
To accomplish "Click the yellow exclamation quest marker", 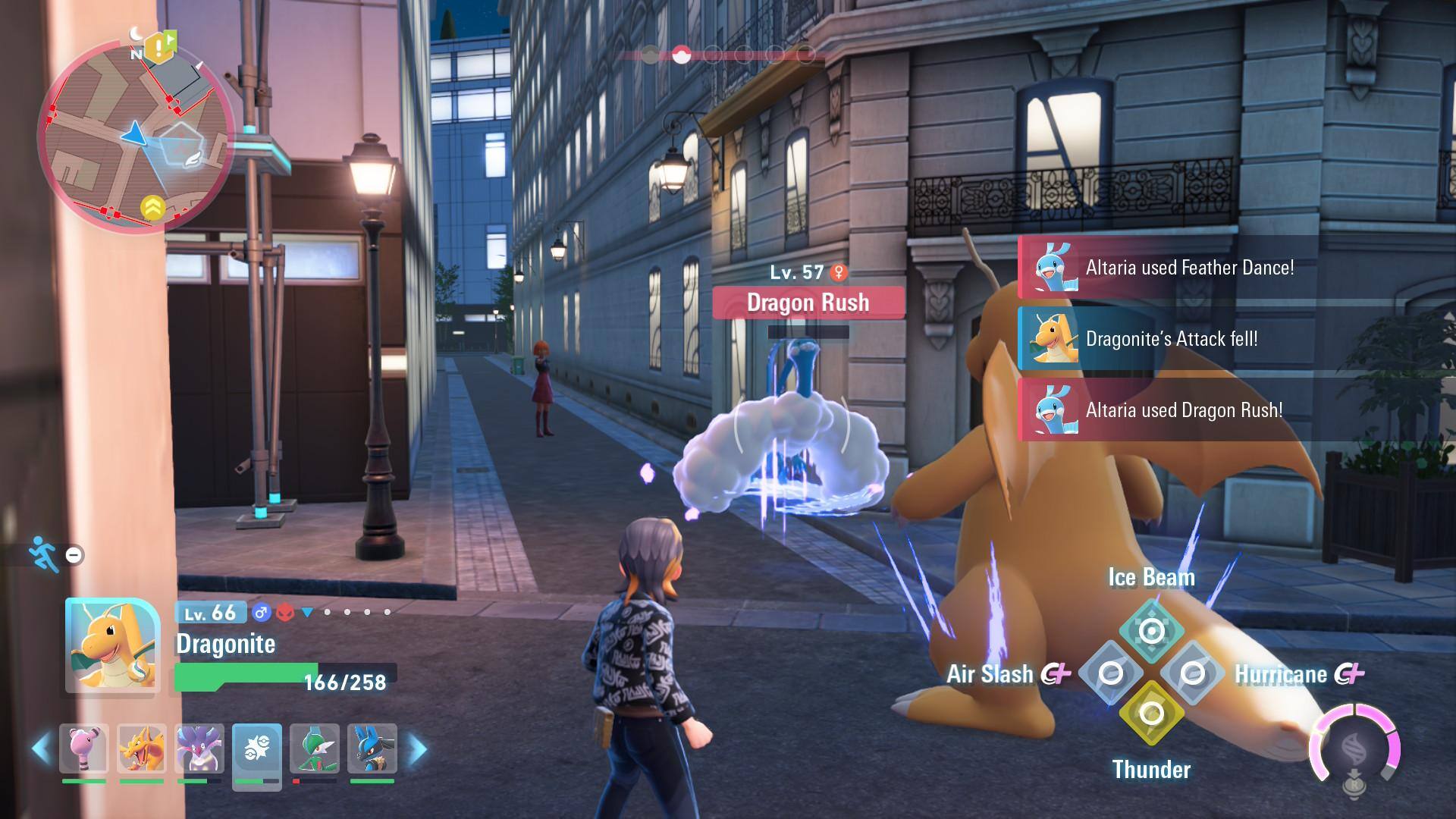I will point(158,48).
